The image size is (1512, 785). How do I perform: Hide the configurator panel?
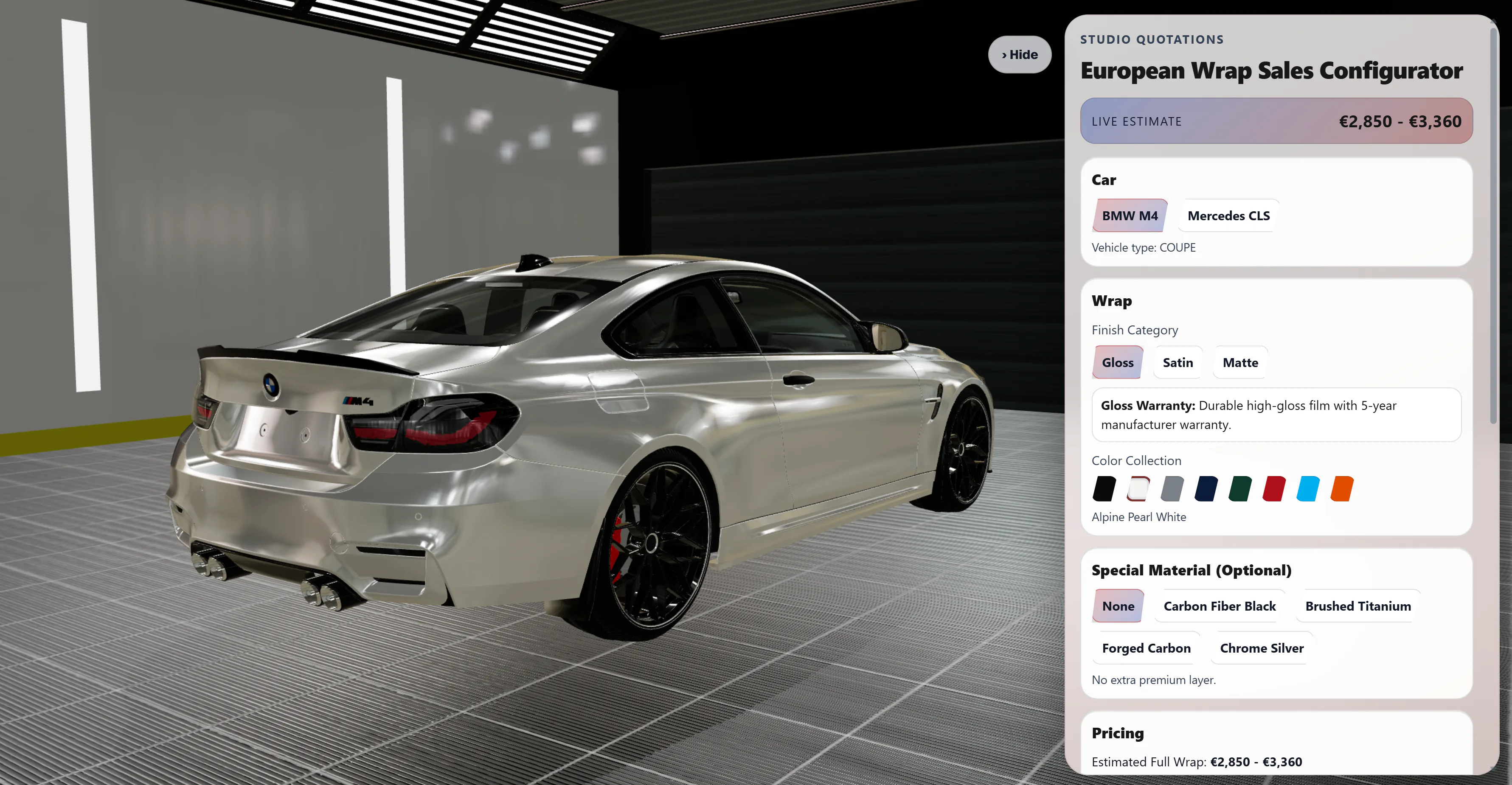(x=1020, y=54)
